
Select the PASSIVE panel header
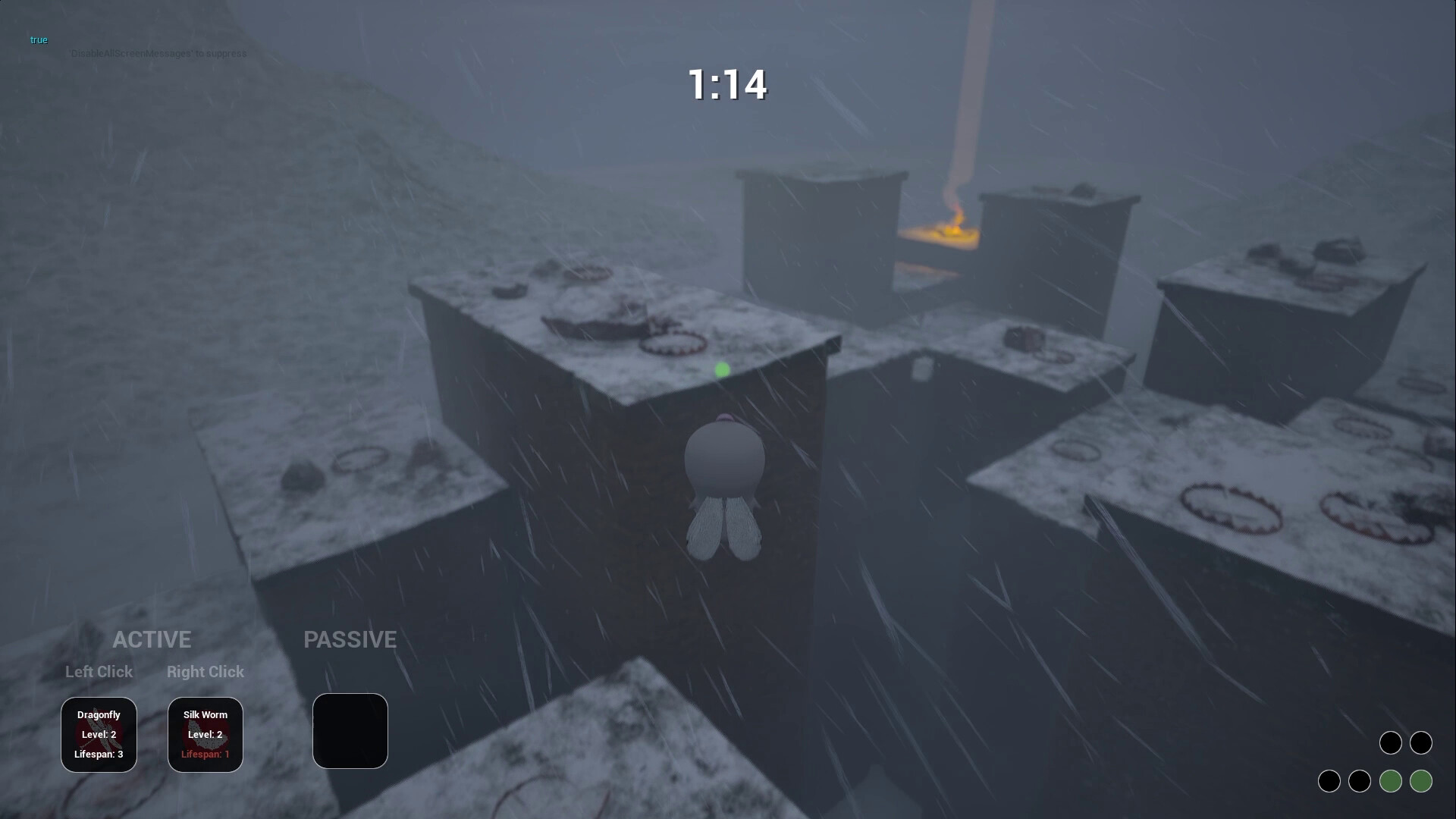tap(350, 639)
